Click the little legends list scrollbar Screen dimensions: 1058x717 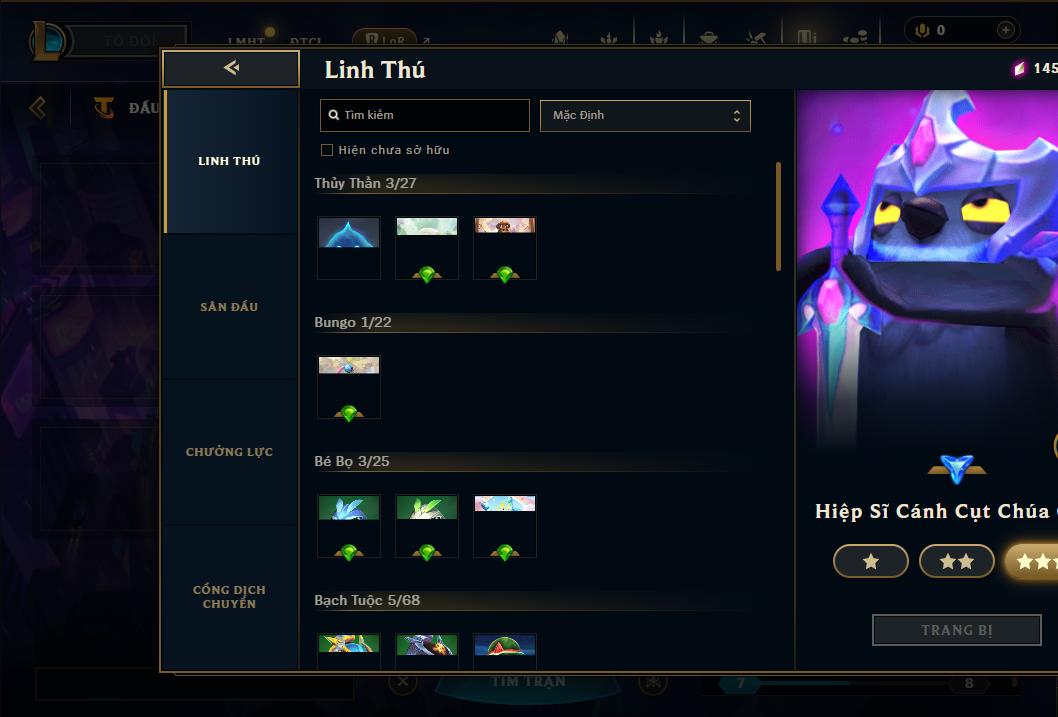[x=779, y=216]
